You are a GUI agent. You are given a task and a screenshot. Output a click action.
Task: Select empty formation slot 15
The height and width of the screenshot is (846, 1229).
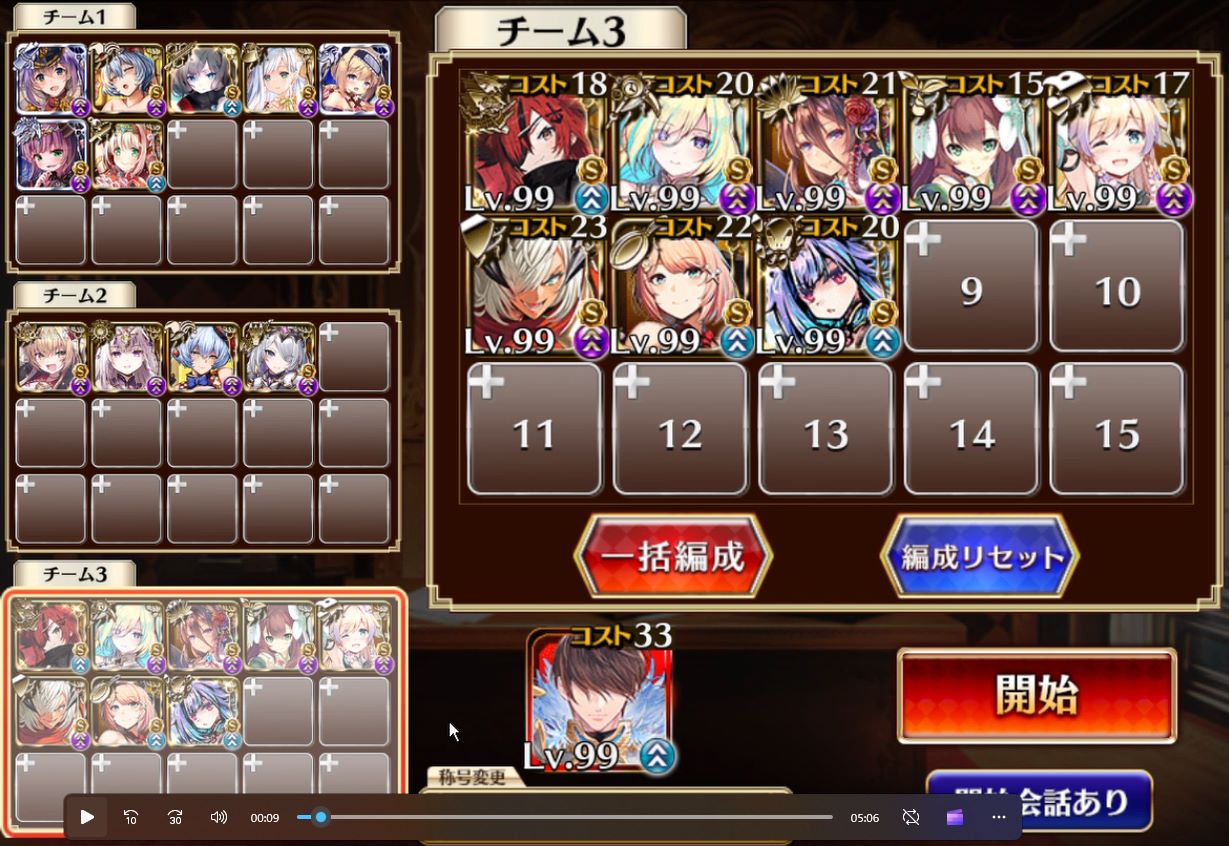(1117, 430)
